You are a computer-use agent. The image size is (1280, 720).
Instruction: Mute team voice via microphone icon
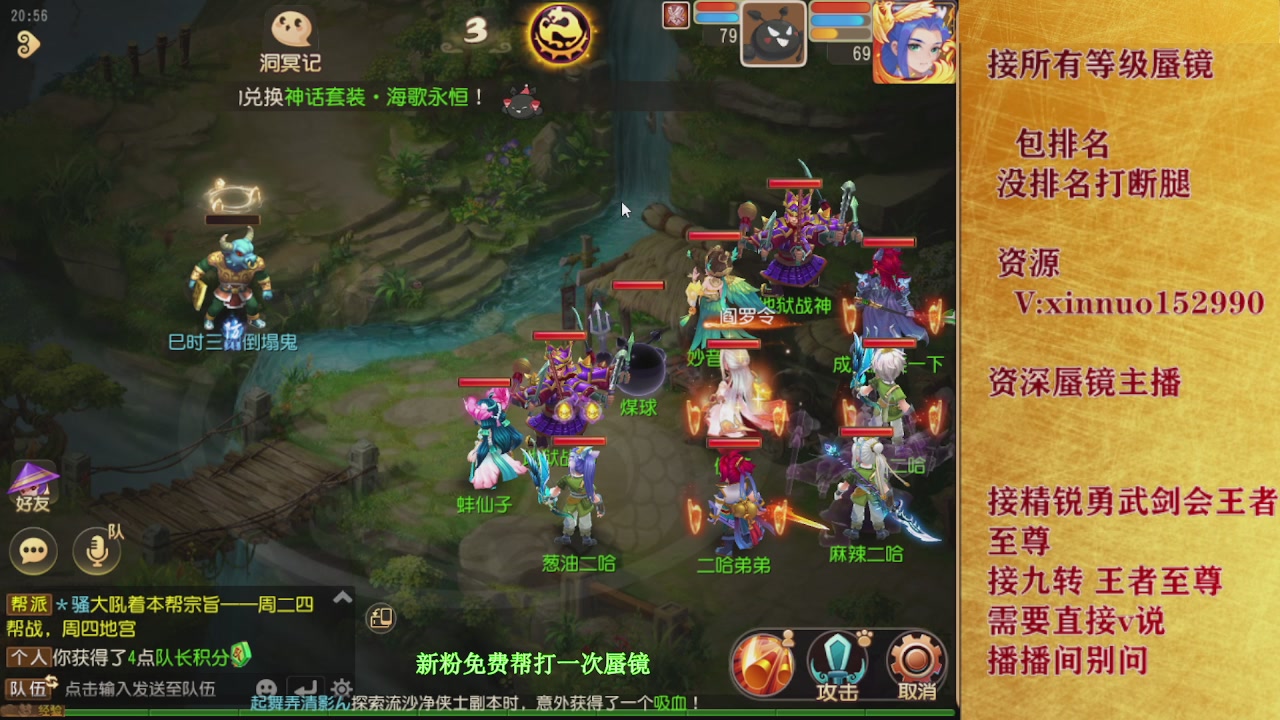coord(97,550)
